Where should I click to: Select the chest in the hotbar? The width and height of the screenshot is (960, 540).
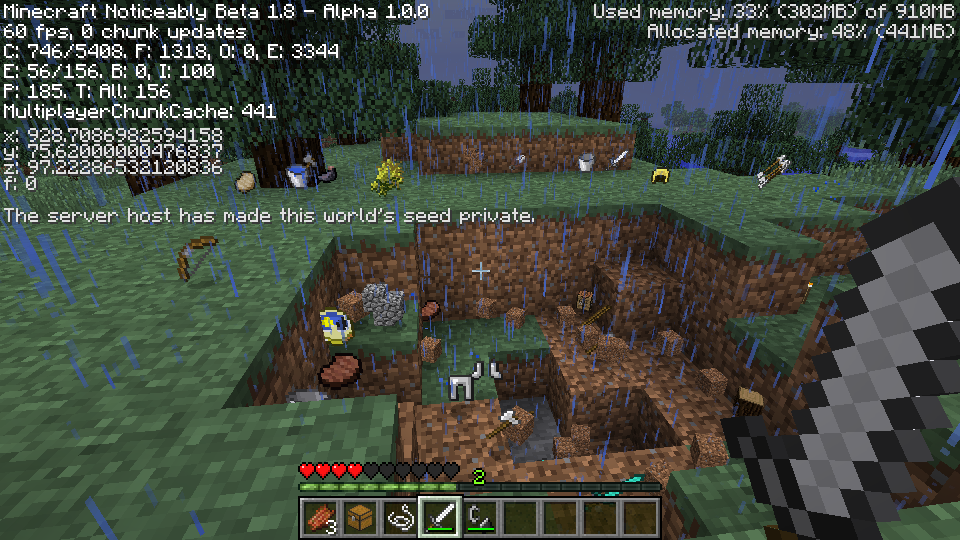point(360,517)
